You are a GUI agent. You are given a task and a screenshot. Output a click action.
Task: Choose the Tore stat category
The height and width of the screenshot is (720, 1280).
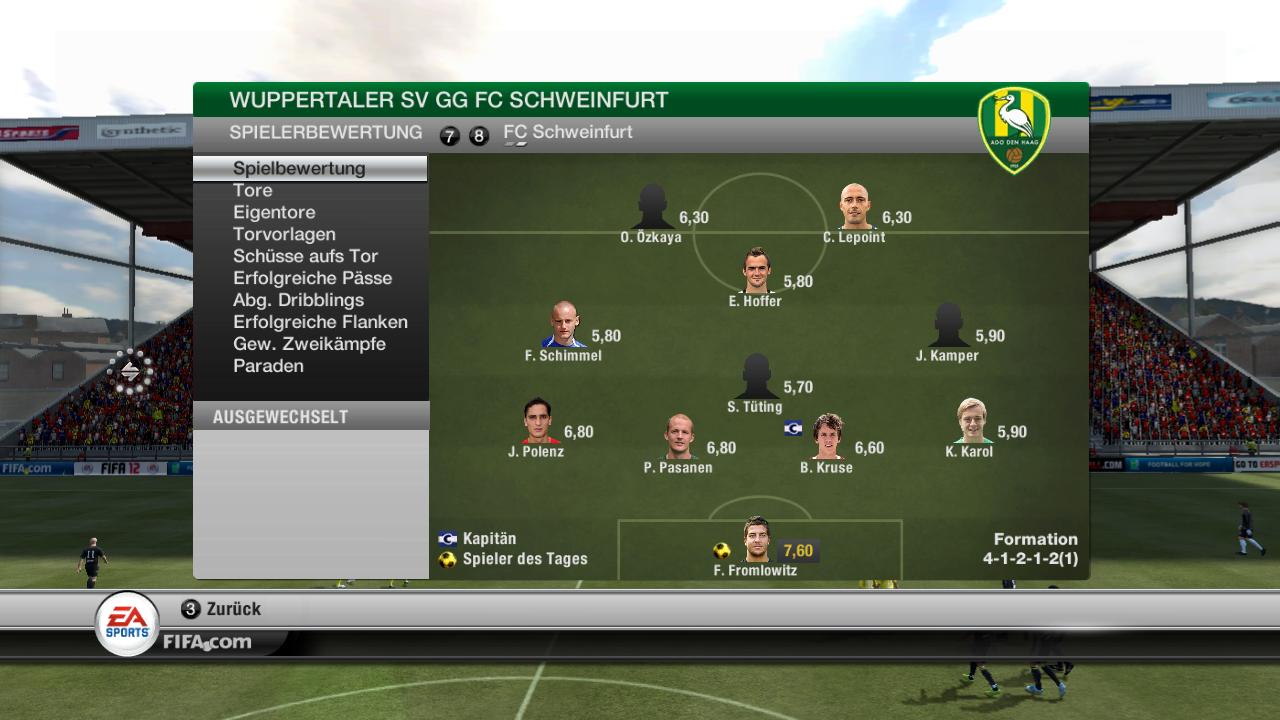[253, 190]
